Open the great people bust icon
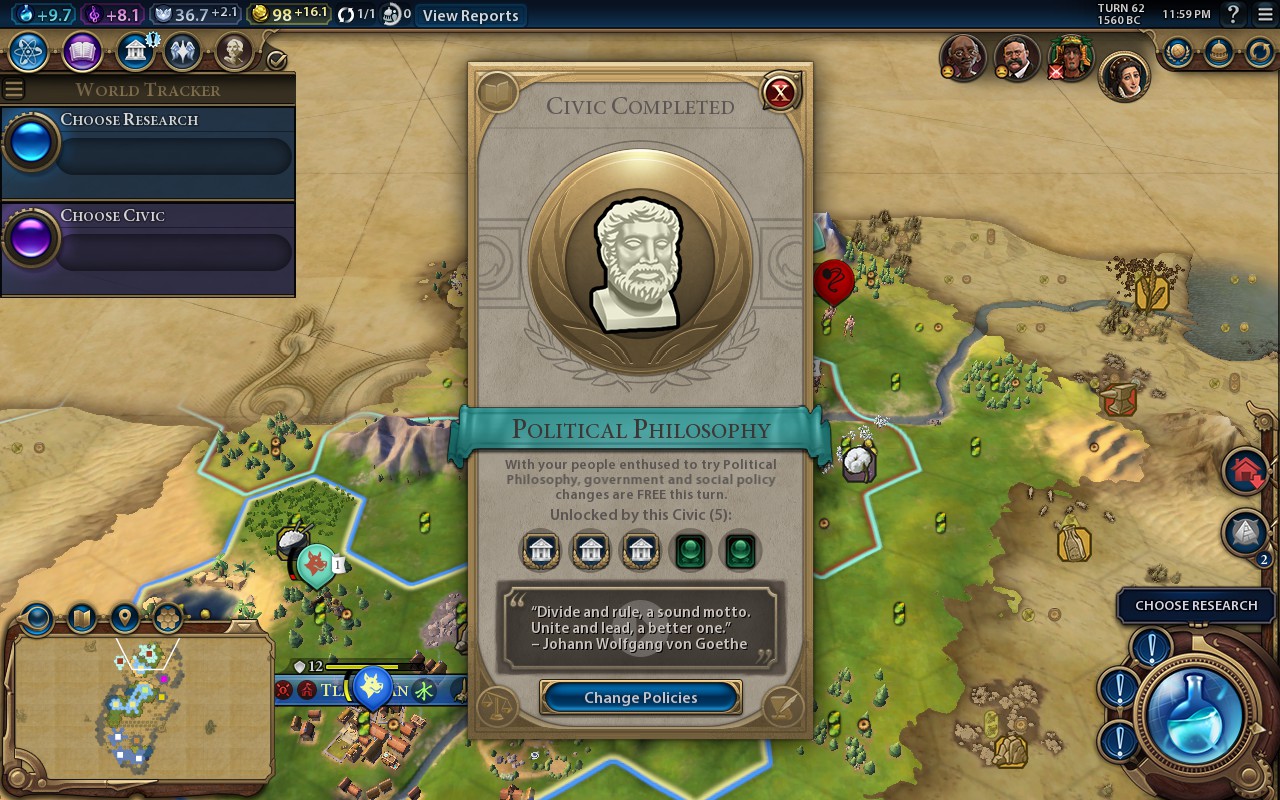The width and height of the screenshot is (1280, 800). coord(233,51)
